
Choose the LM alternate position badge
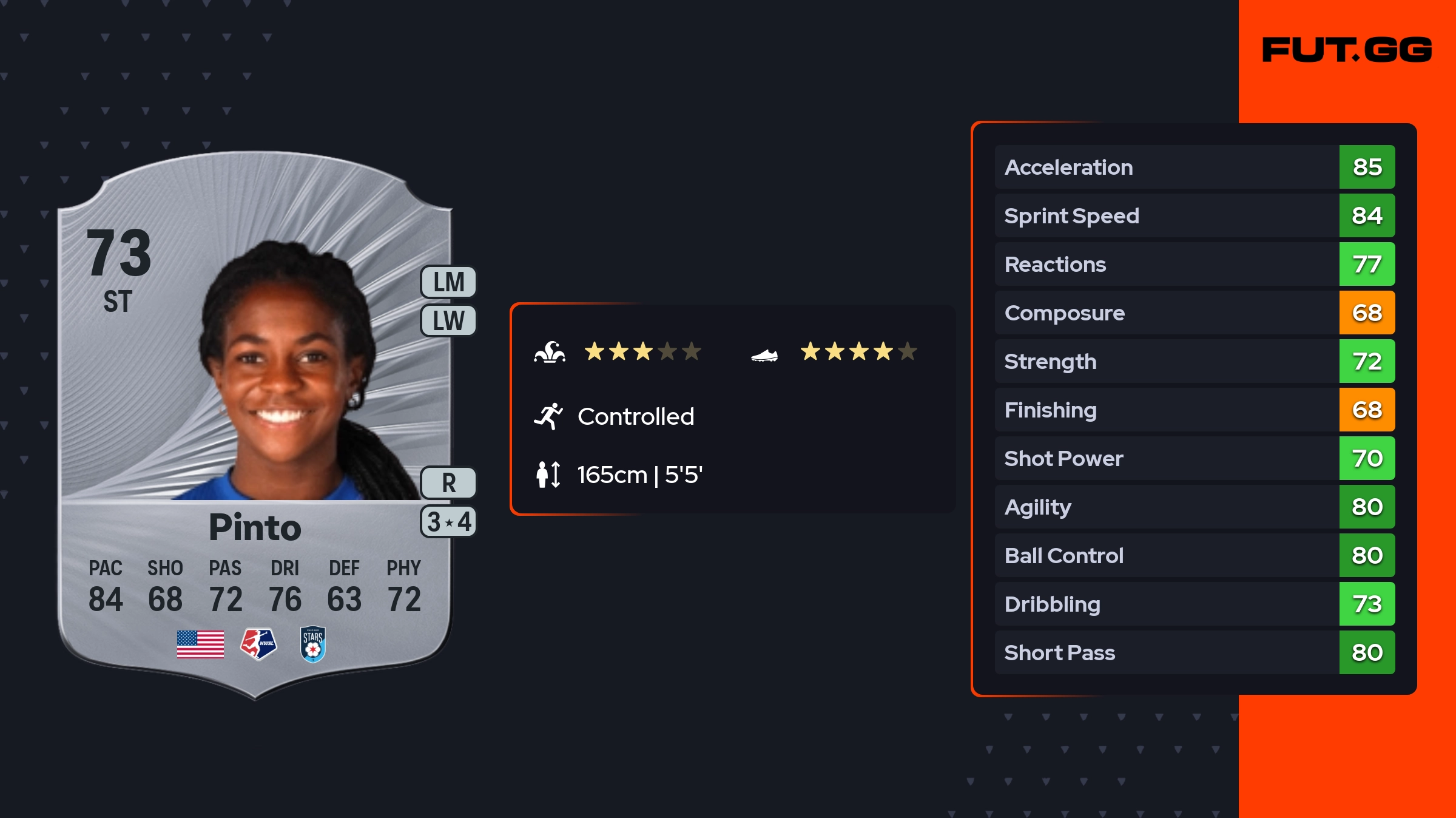[x=448, y=282]
